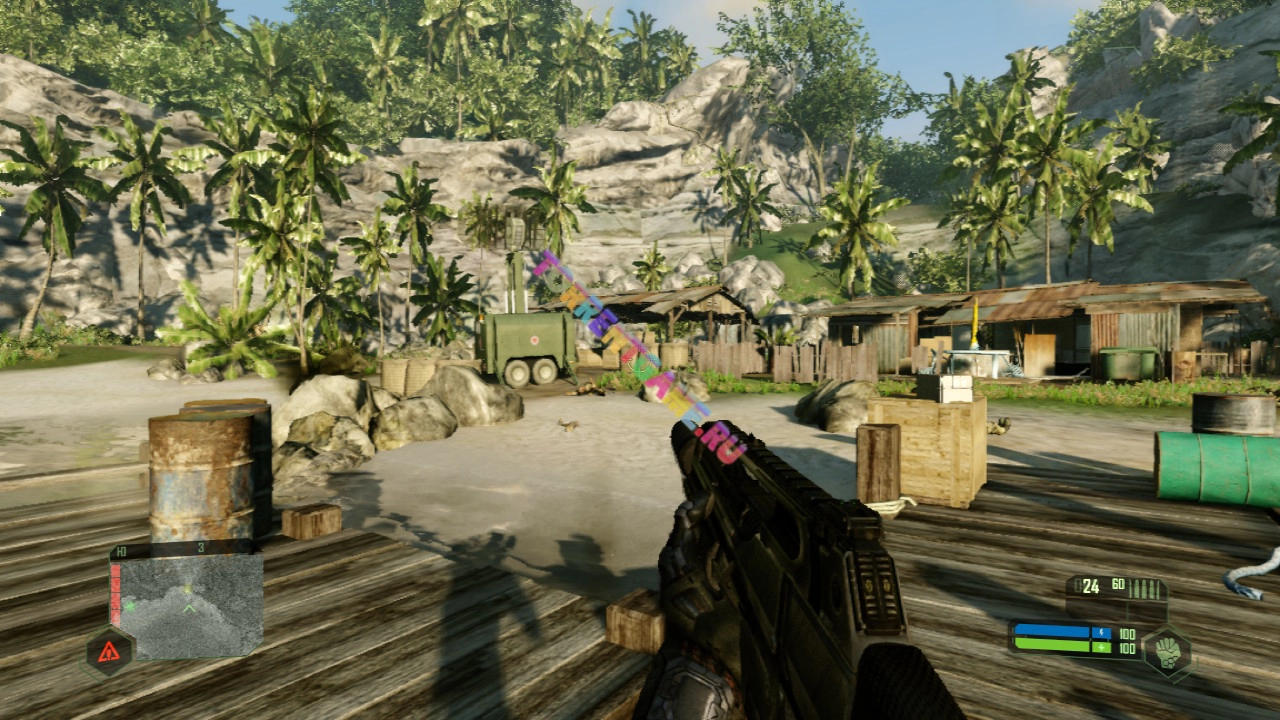Click the terrain minimap
Image resolution: width=1280 pixels, height=720 pixels.
pyautogui.click(x=190, y=605)
